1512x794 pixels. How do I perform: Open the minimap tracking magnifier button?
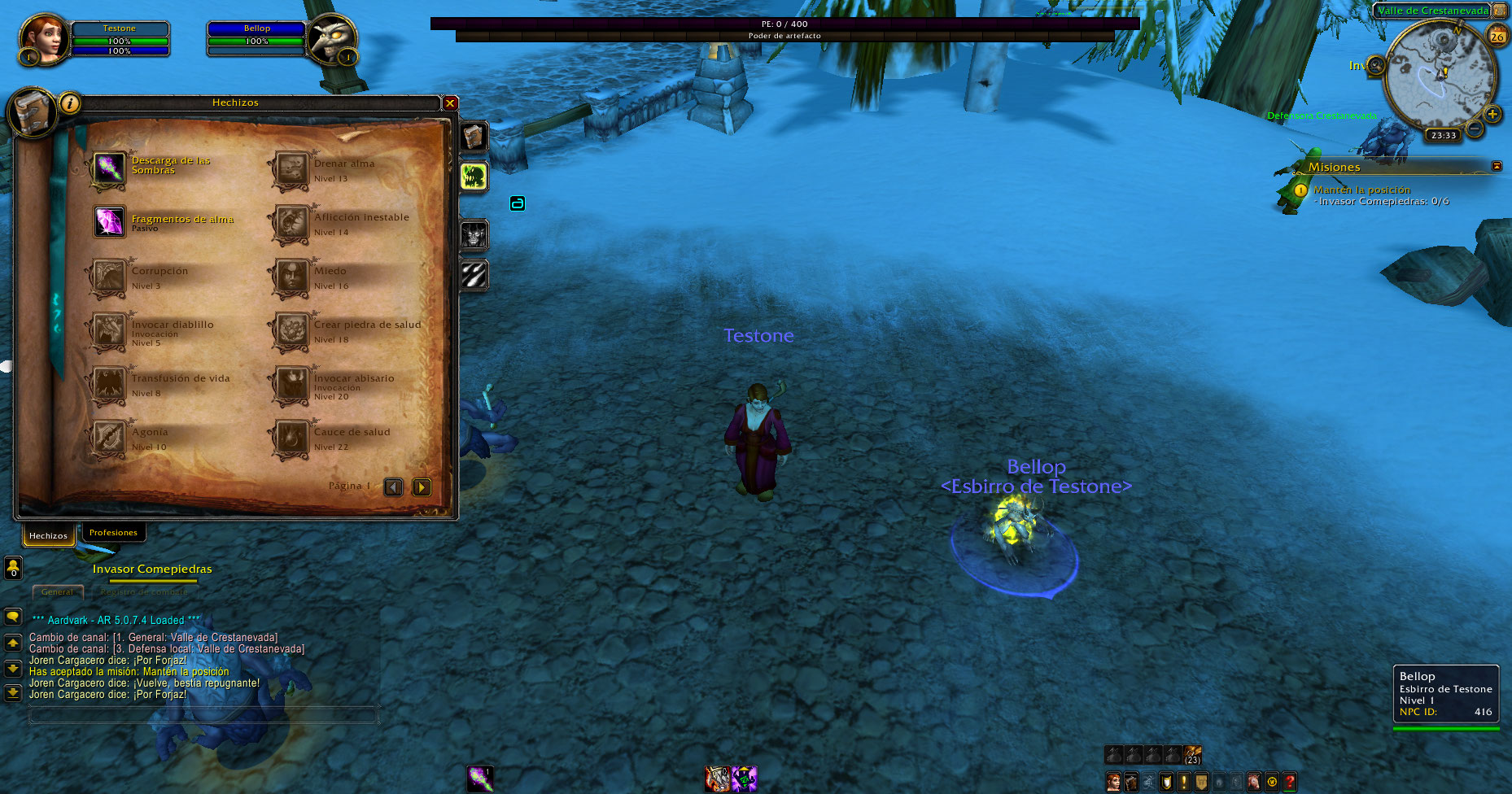[x=1376, y=66]
